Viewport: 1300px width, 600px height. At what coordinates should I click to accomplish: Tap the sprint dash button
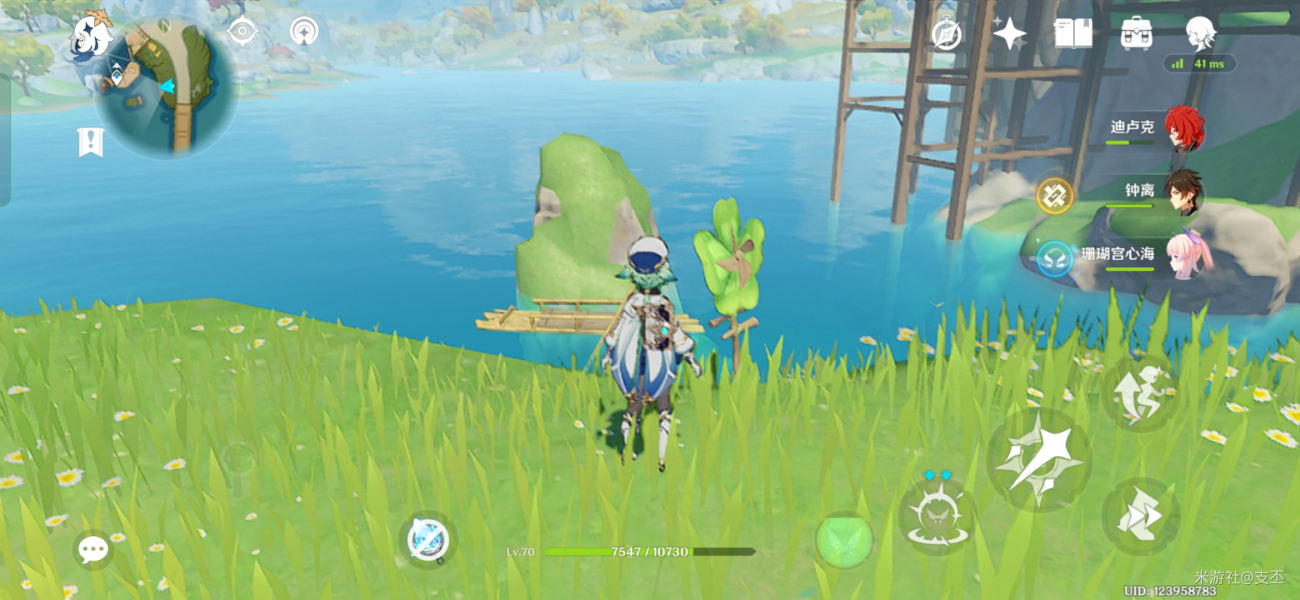[x=1141, y=516]
